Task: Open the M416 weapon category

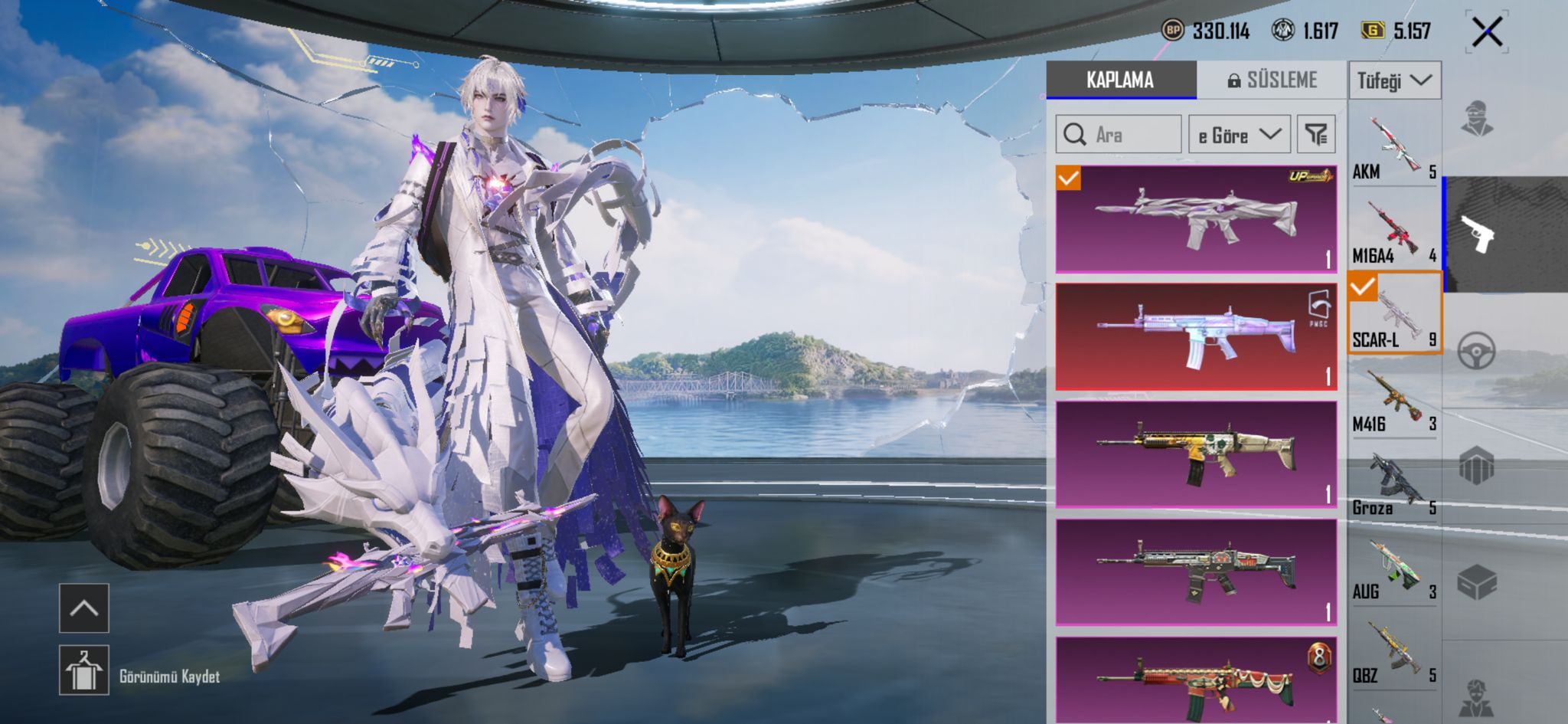Action: point(1394,398)
